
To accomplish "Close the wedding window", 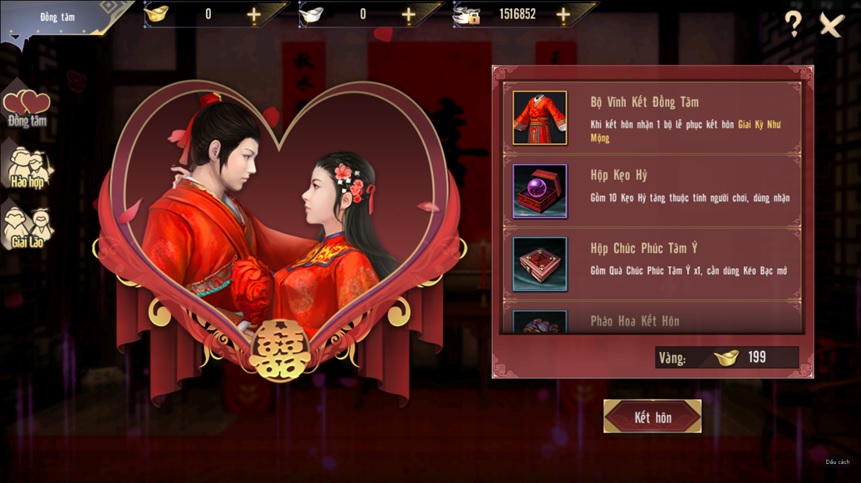I will click(831, 25).
